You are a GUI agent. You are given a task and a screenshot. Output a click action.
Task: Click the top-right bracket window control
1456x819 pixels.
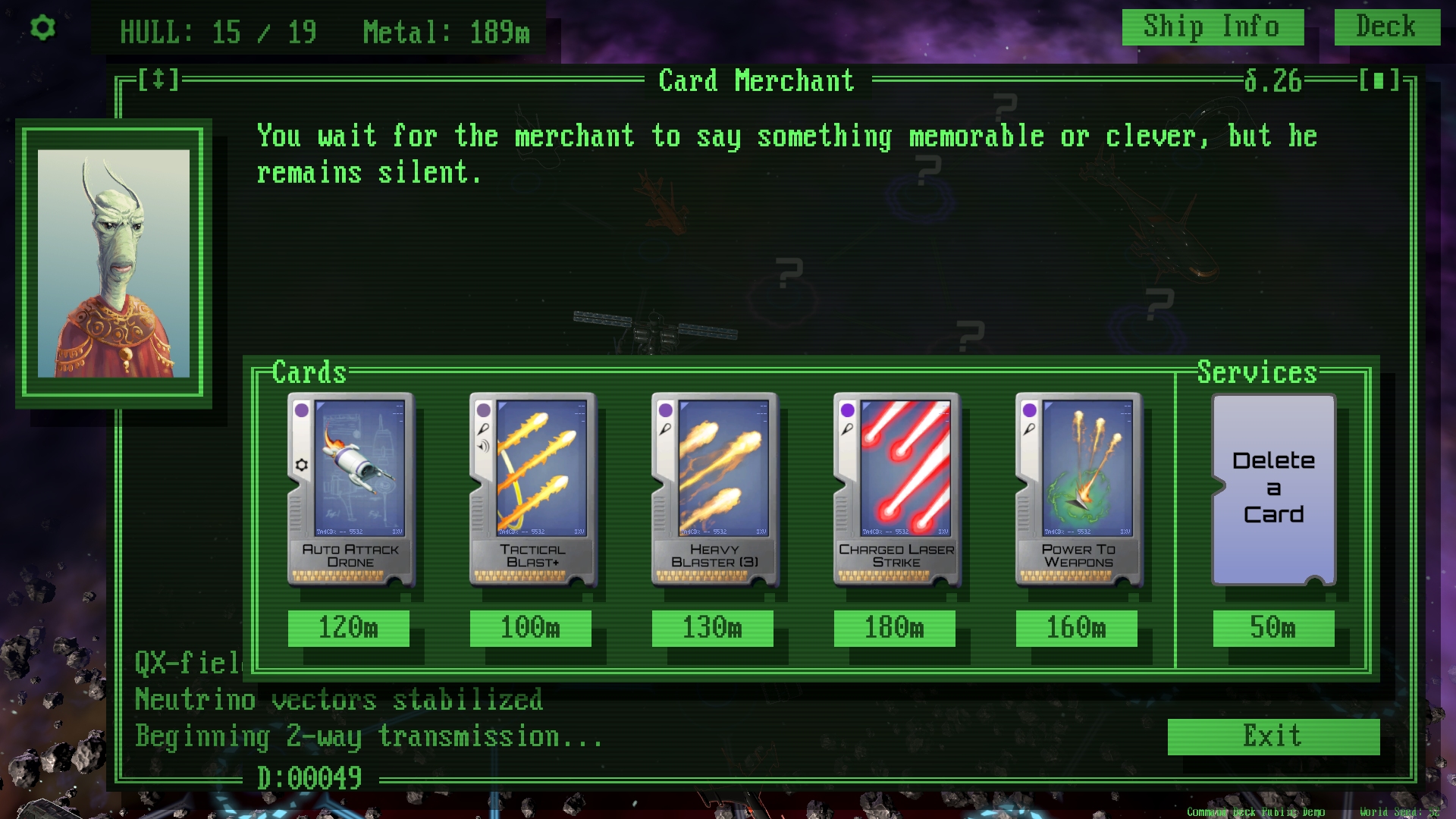coord(1379,80)
